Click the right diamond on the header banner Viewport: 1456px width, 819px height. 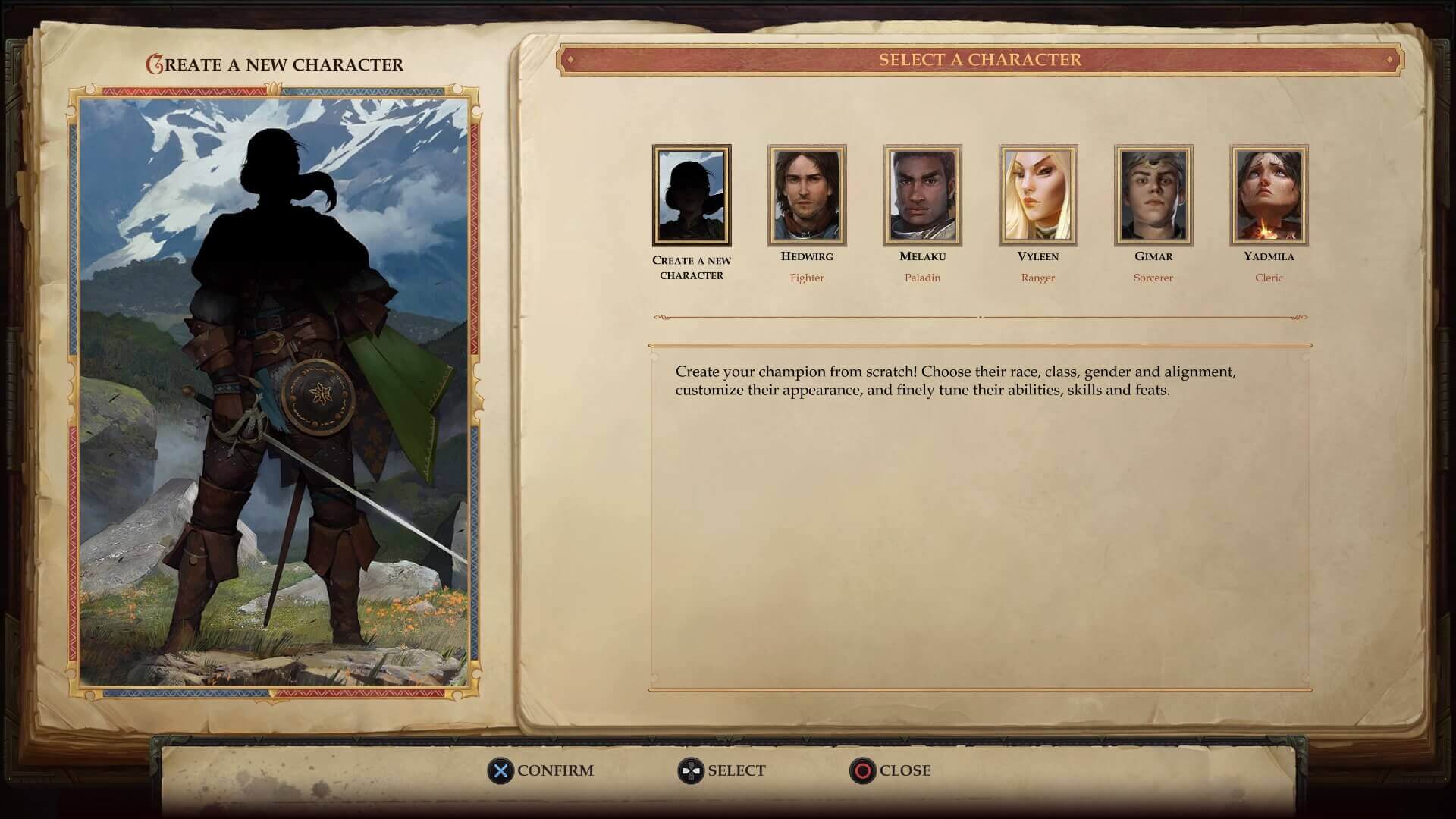click(x=1391, y=60)
